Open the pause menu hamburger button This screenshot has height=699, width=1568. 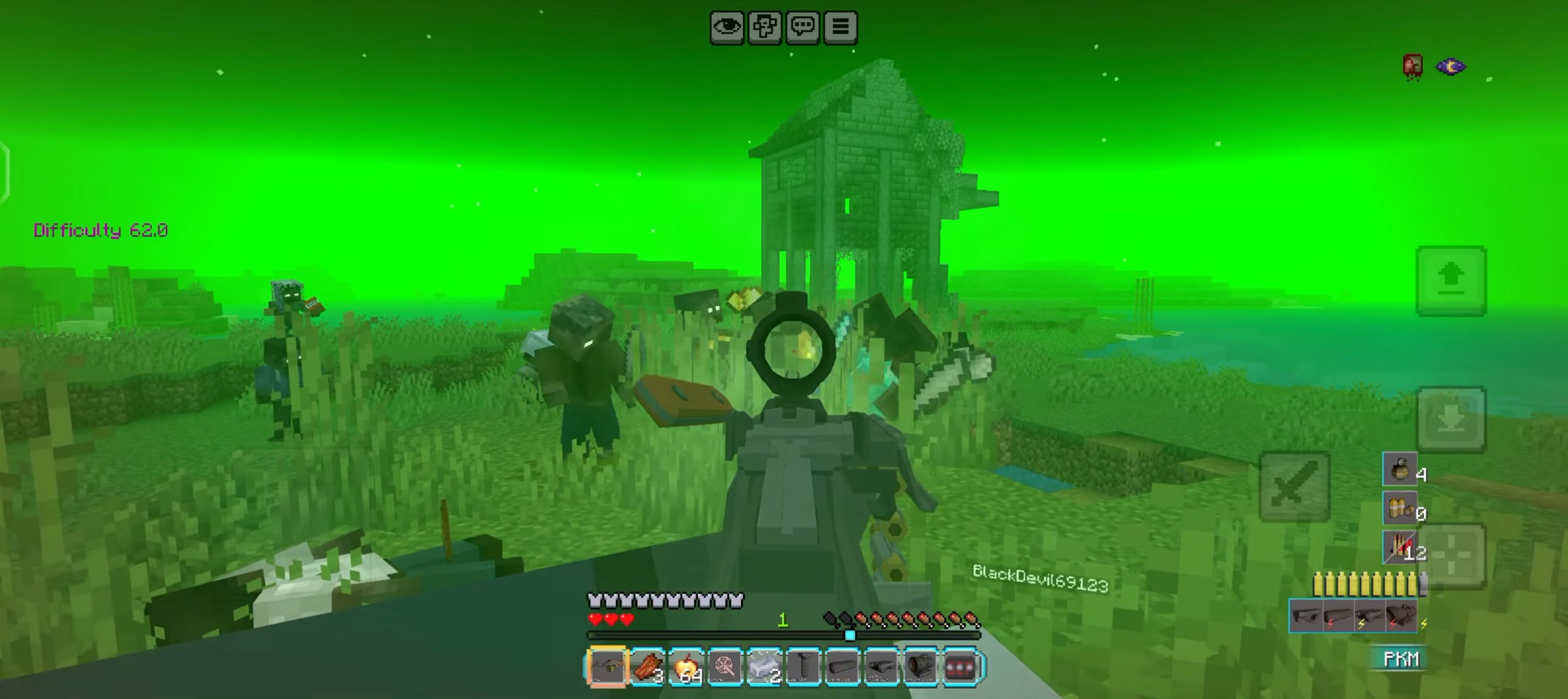[840, 28]
